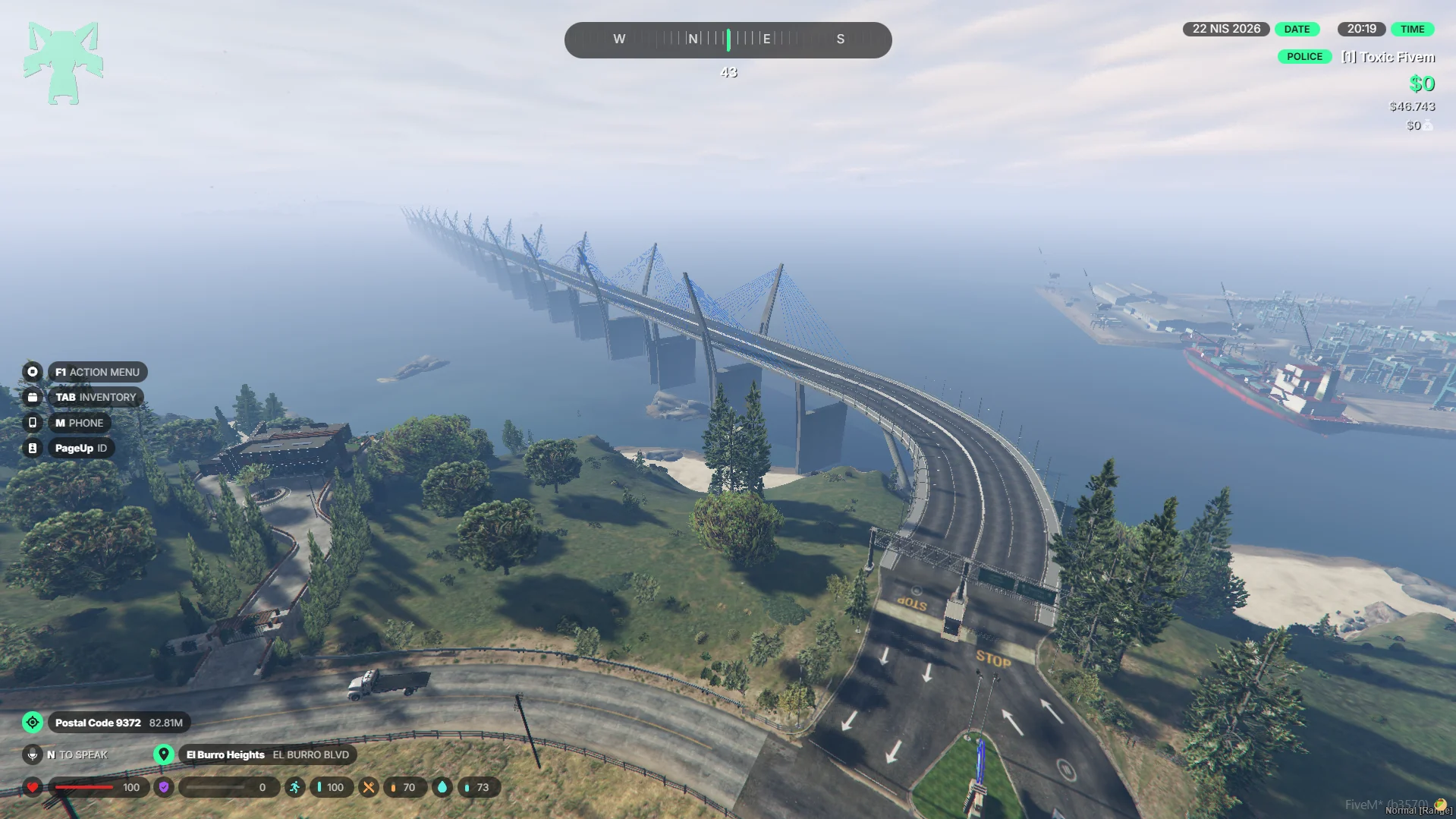The height and width of the screenshot is (819, 1456).
Task: Select the compass heading bar
Action: pyautogui.click(x=728, y=39)
